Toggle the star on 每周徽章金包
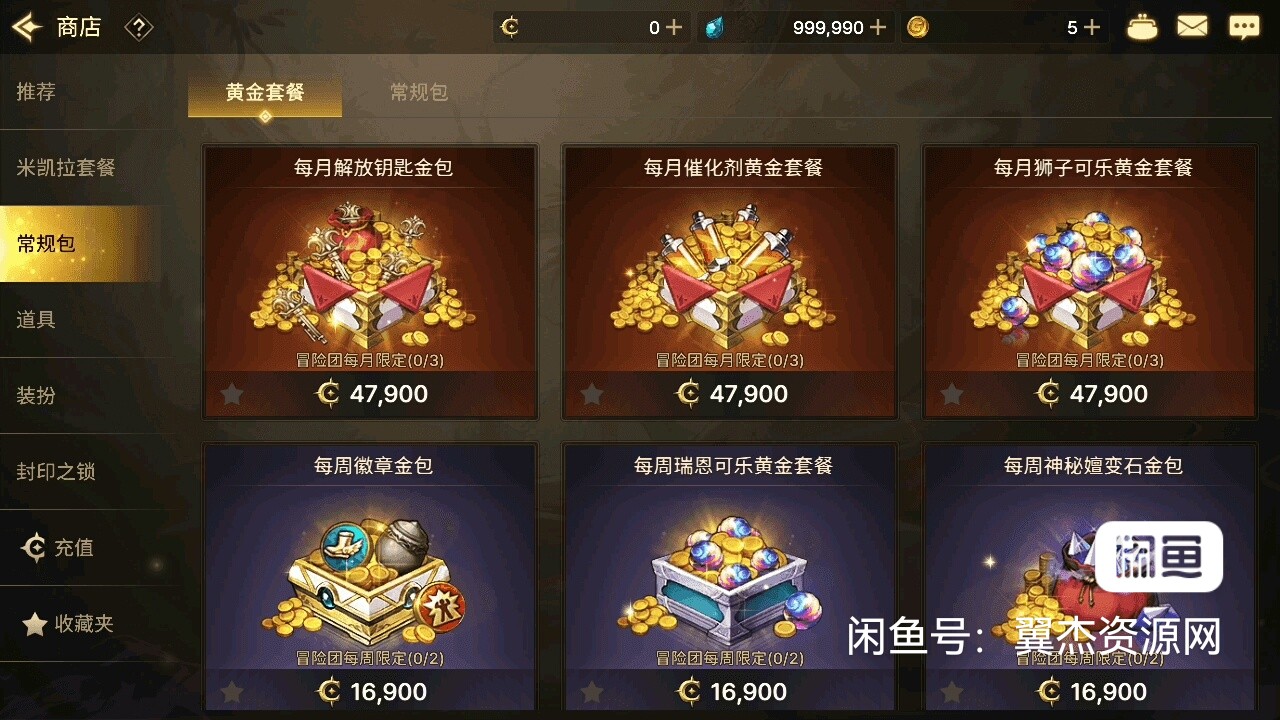 pyautogui.click(x=231, y=691)
